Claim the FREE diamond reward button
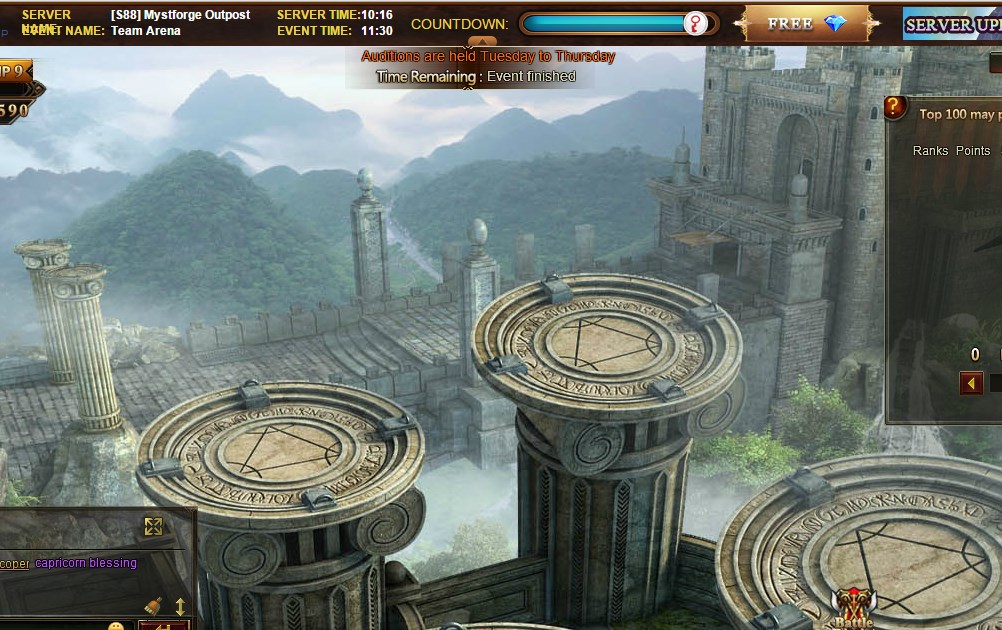The width and height of the screenshot is (1002, 630). [806, 23]
